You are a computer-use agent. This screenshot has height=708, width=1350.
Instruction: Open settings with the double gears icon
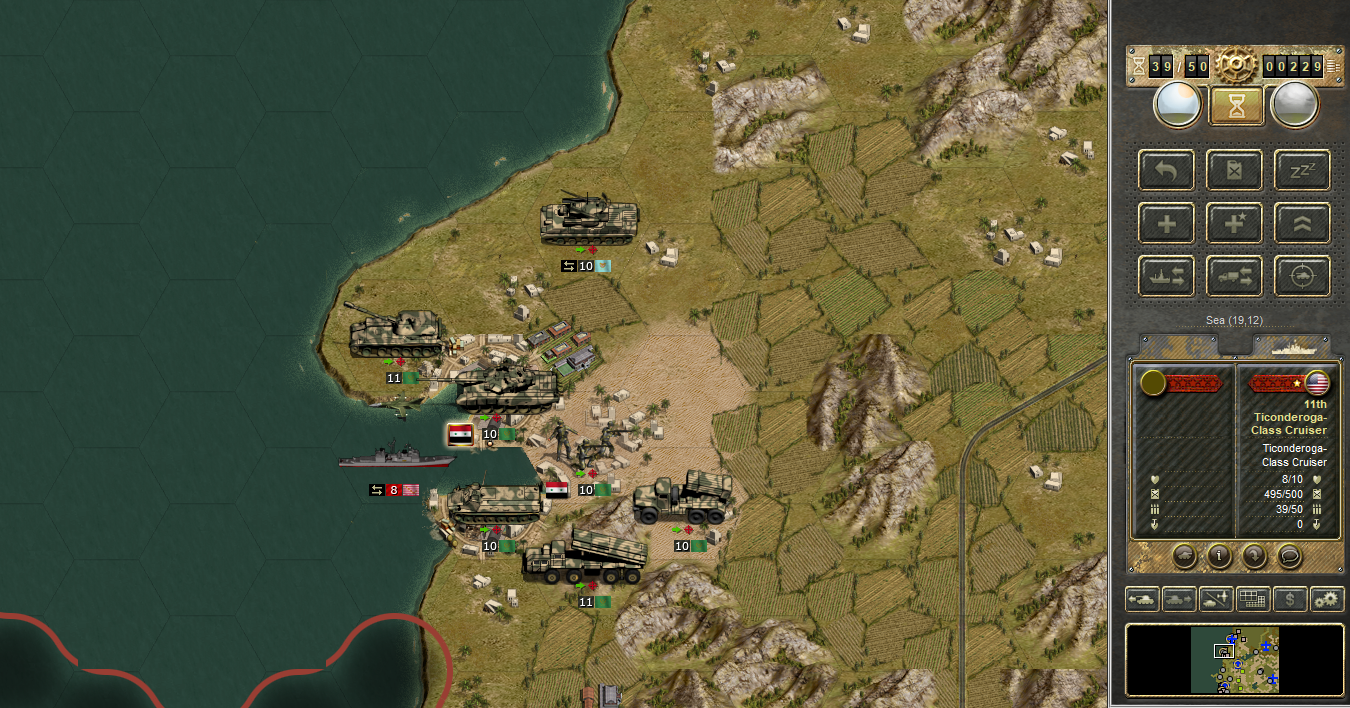[1327, 599]
